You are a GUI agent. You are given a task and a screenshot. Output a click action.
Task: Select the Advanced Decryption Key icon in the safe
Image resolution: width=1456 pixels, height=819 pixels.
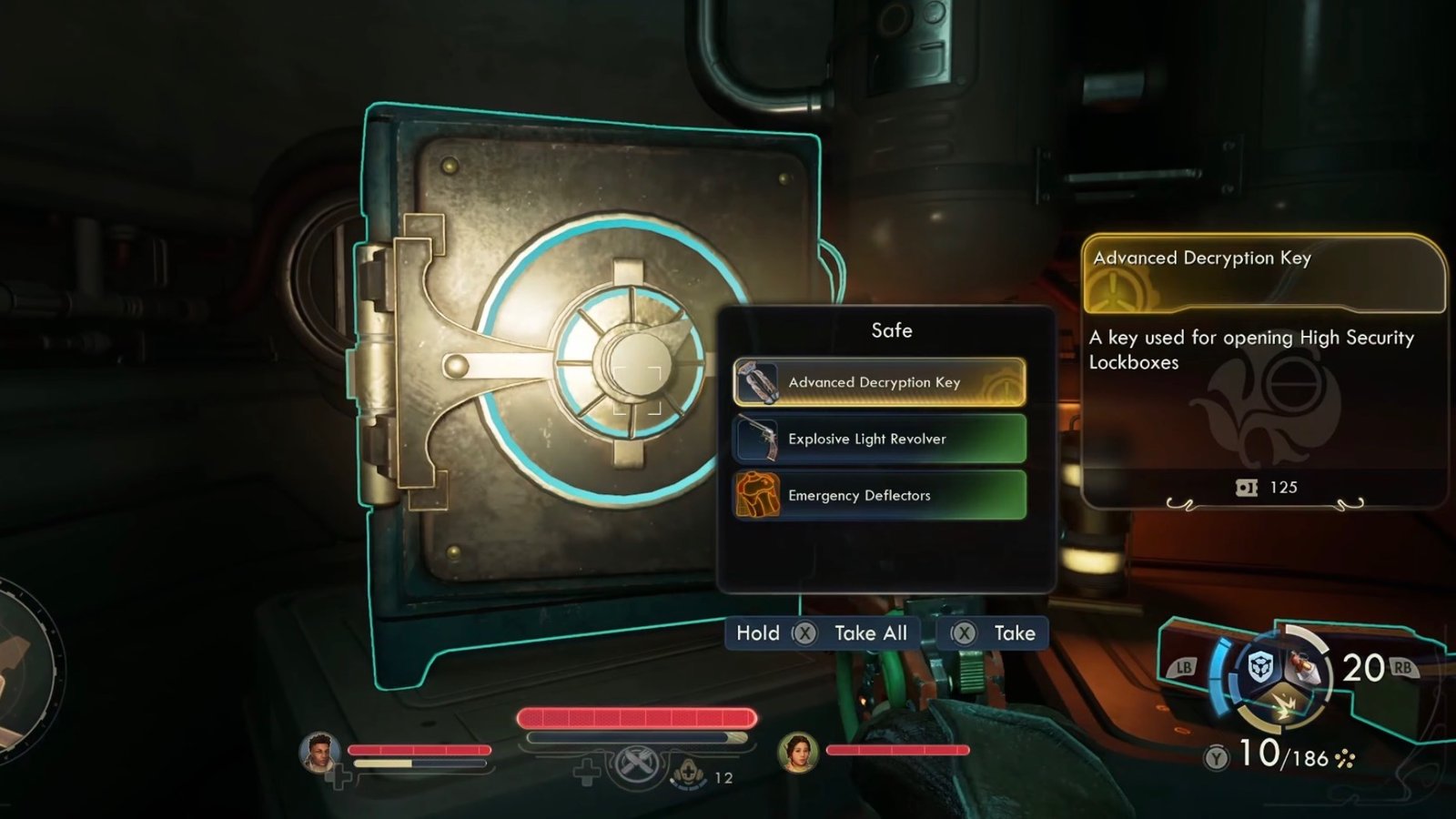[761, 382]
